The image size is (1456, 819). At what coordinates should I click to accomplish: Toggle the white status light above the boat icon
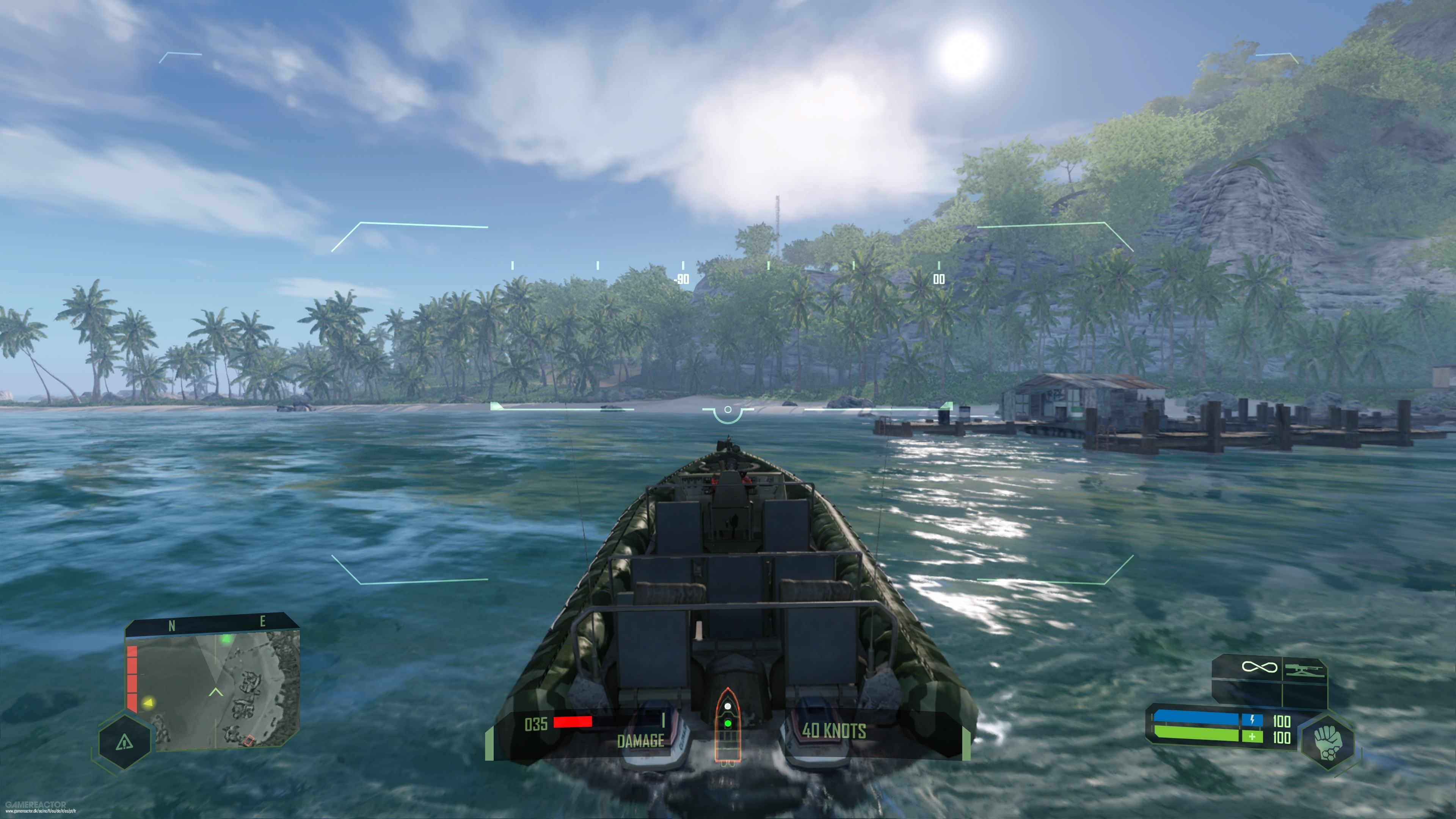[x=728, y=706]
